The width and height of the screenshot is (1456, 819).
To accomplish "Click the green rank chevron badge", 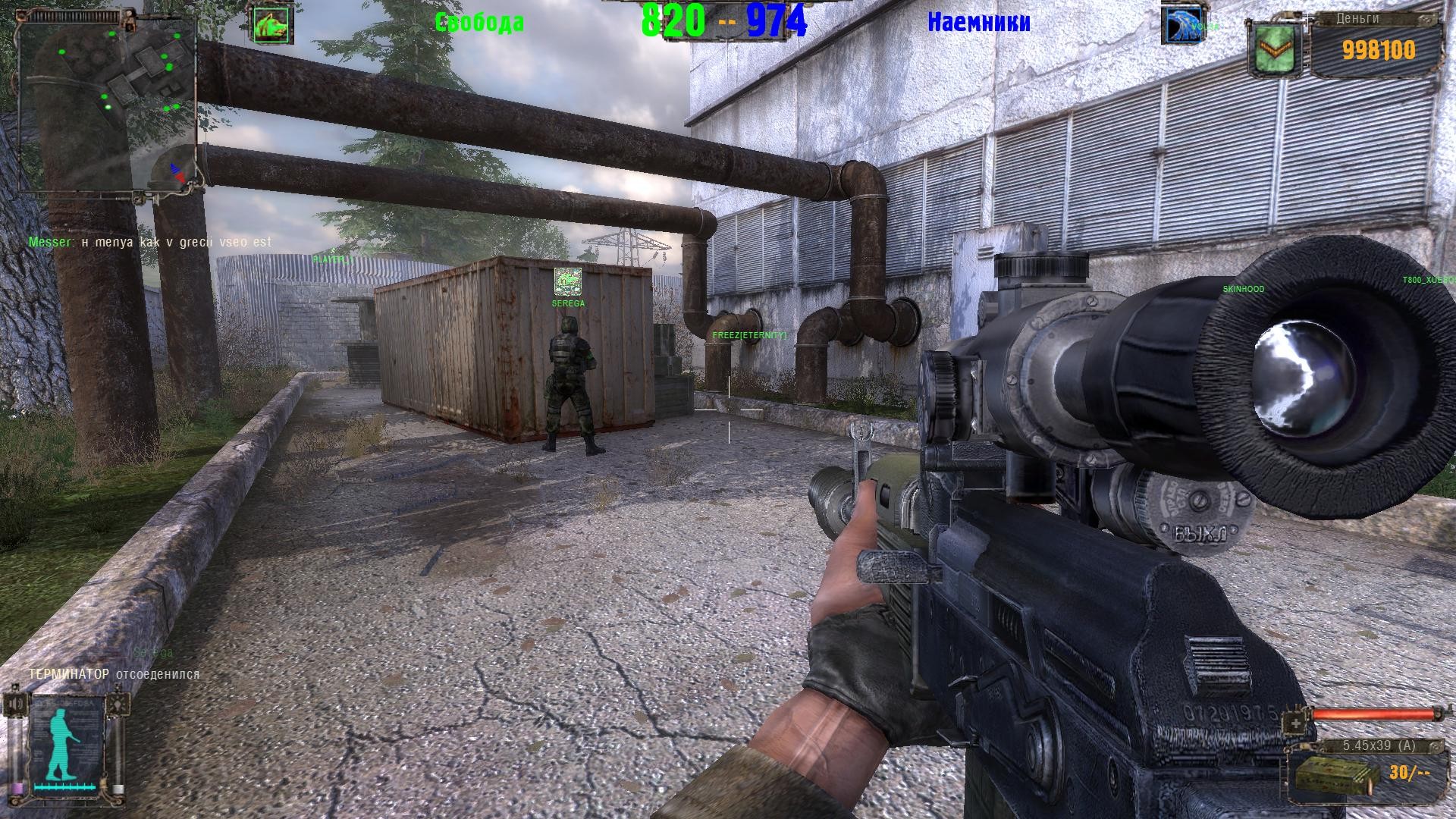I will pos(1276,50).
